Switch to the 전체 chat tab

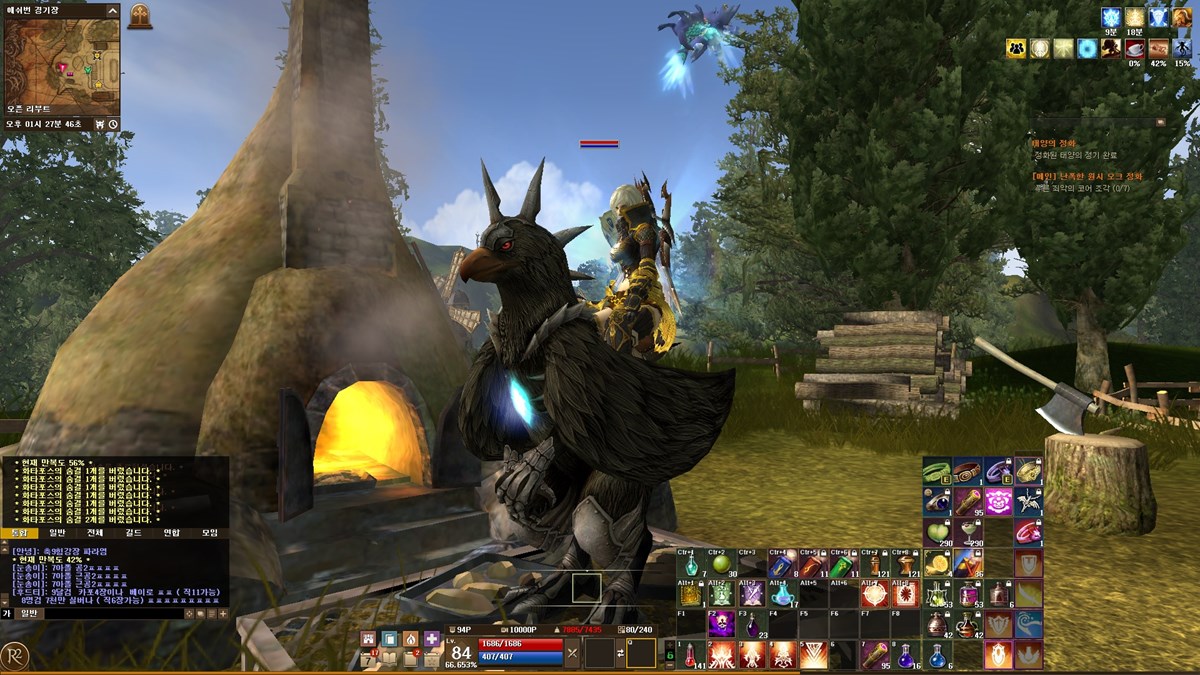(95, 533)
